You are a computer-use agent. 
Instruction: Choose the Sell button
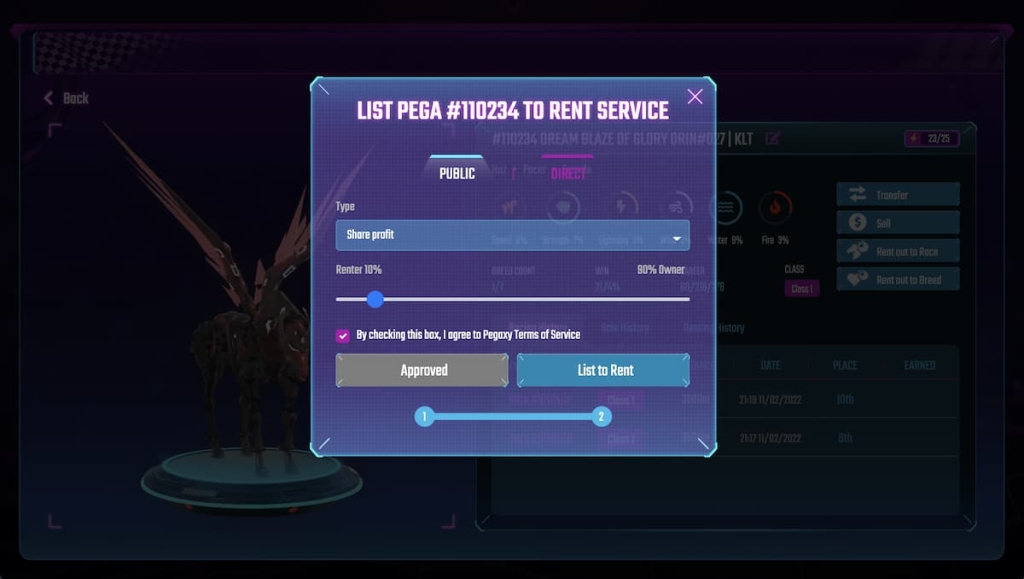tap(897, 223)
